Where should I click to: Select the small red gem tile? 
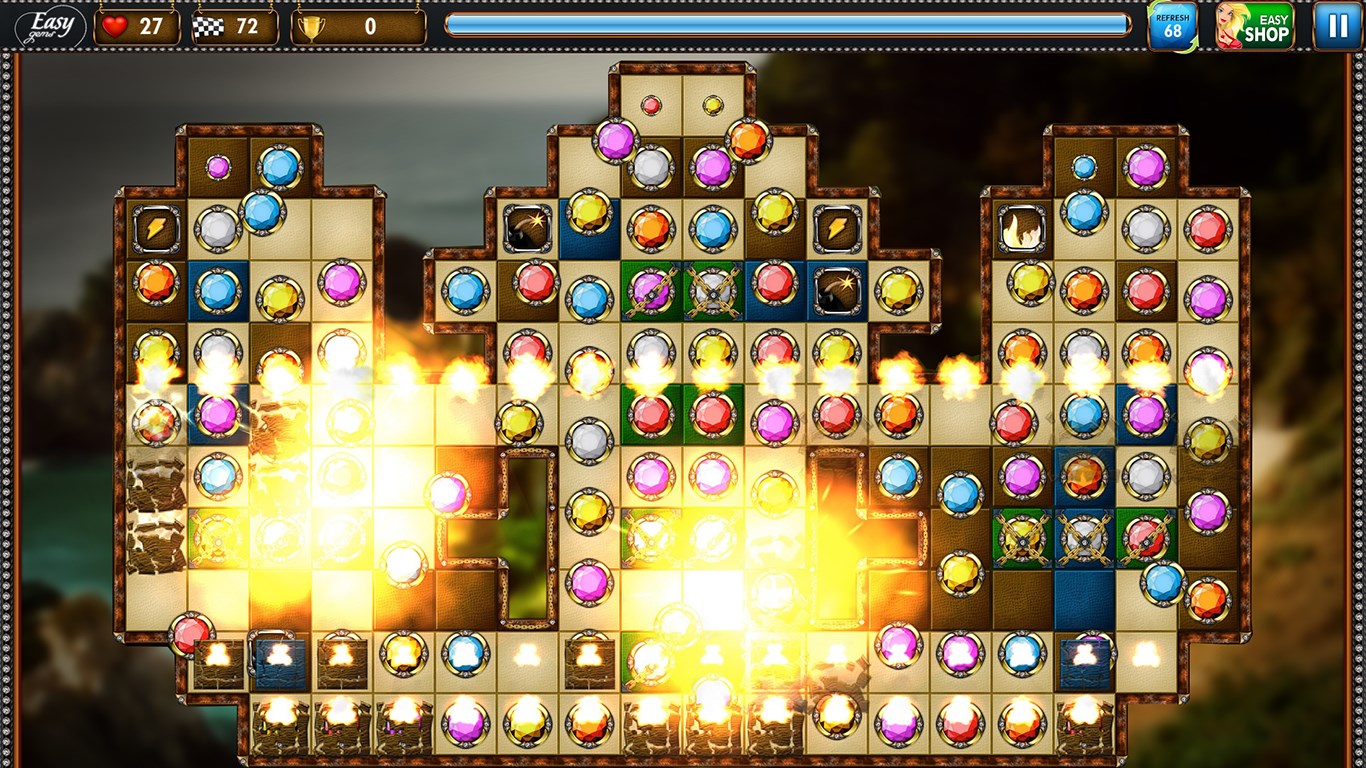651,105
